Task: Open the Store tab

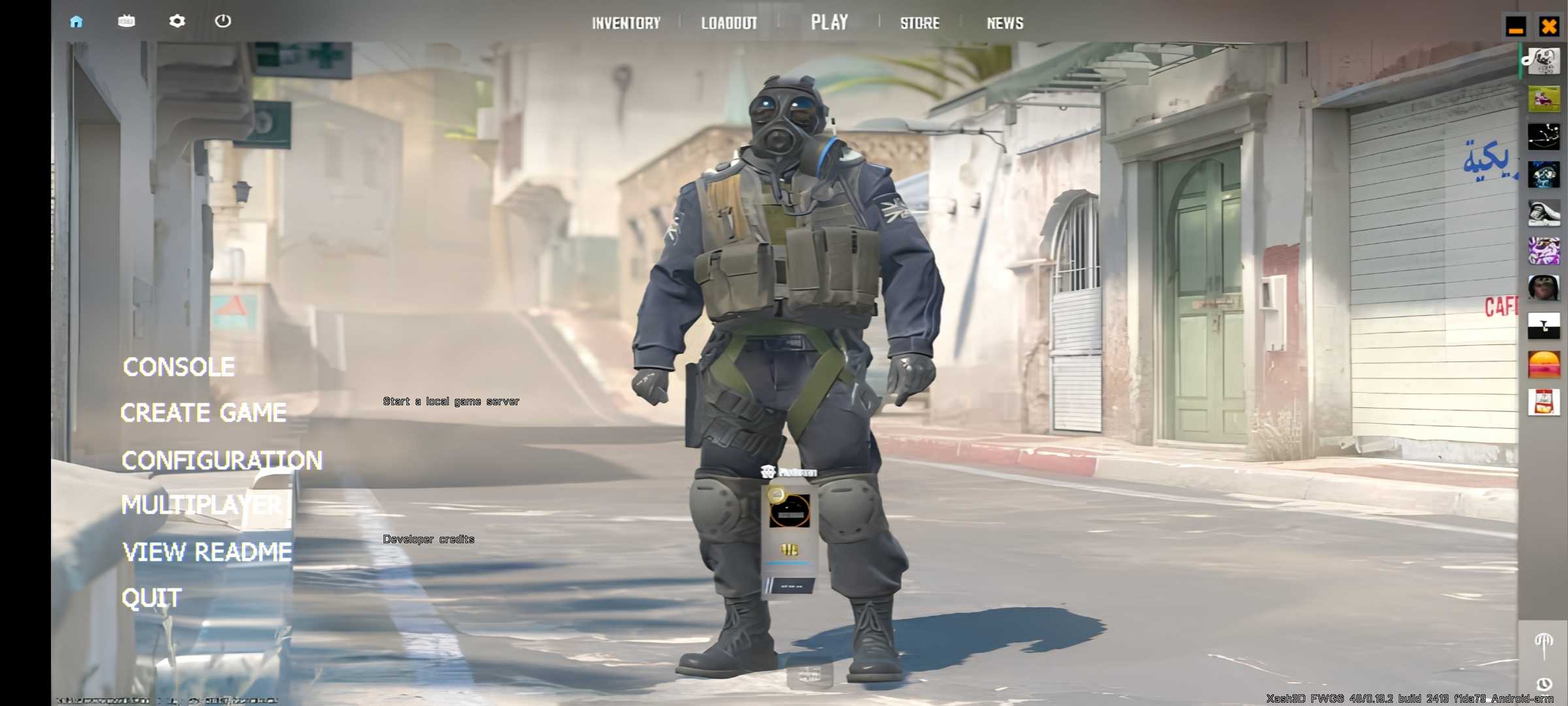Action: tap(919, 23)
